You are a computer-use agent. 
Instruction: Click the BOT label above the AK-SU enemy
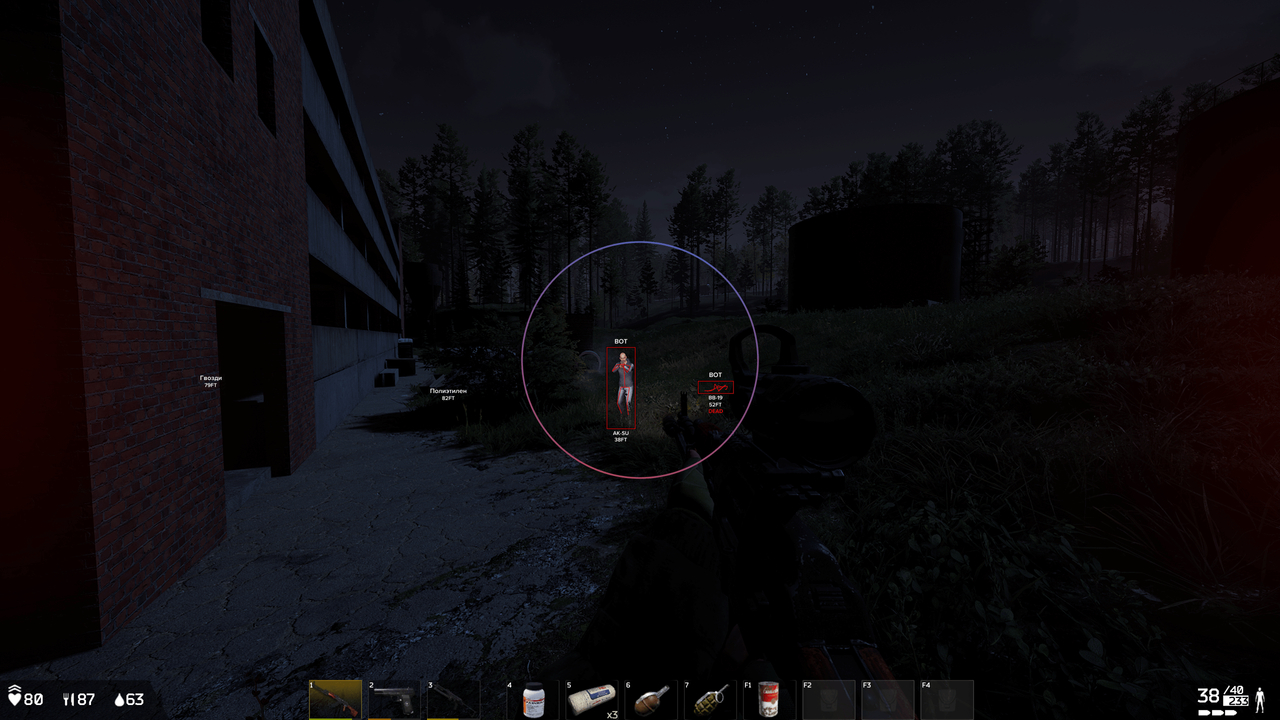(x=621, y=340)
